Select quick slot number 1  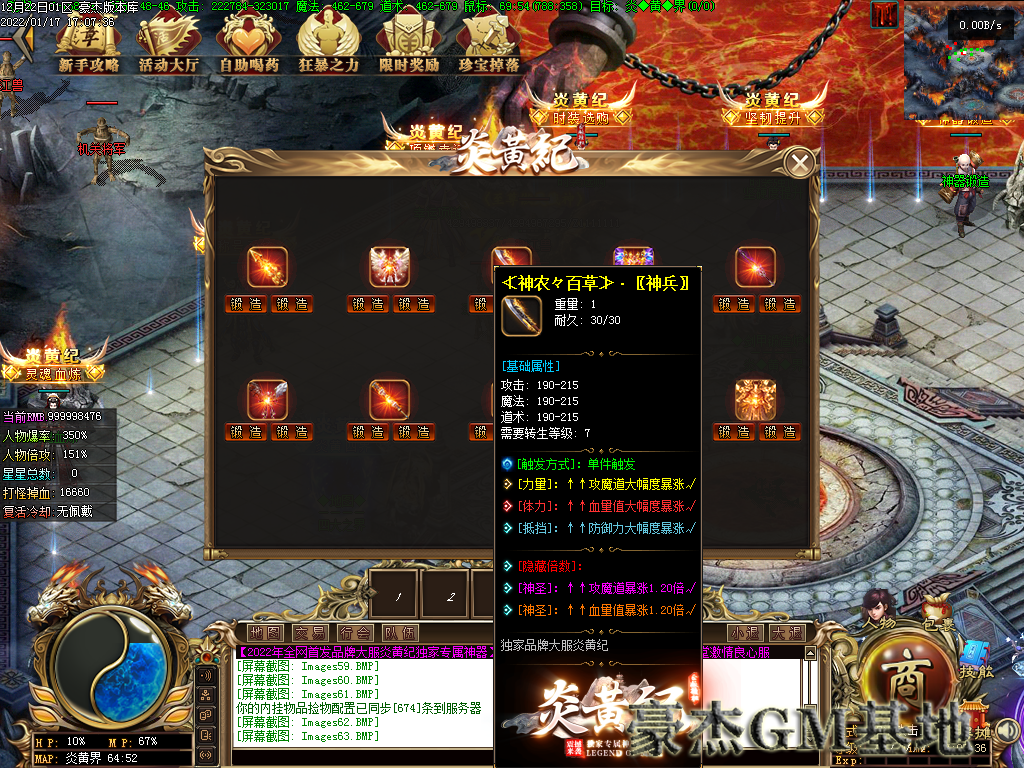(397, 596)
